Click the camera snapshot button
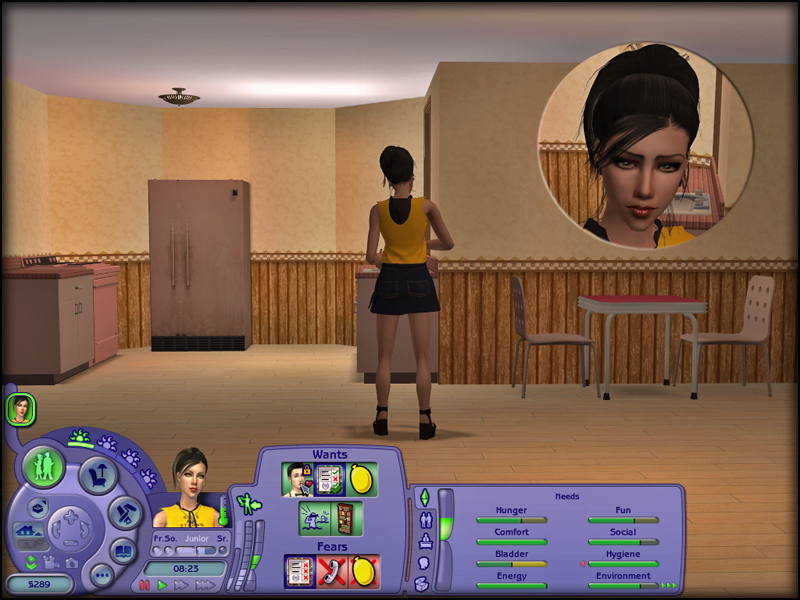 coord(71,561)
